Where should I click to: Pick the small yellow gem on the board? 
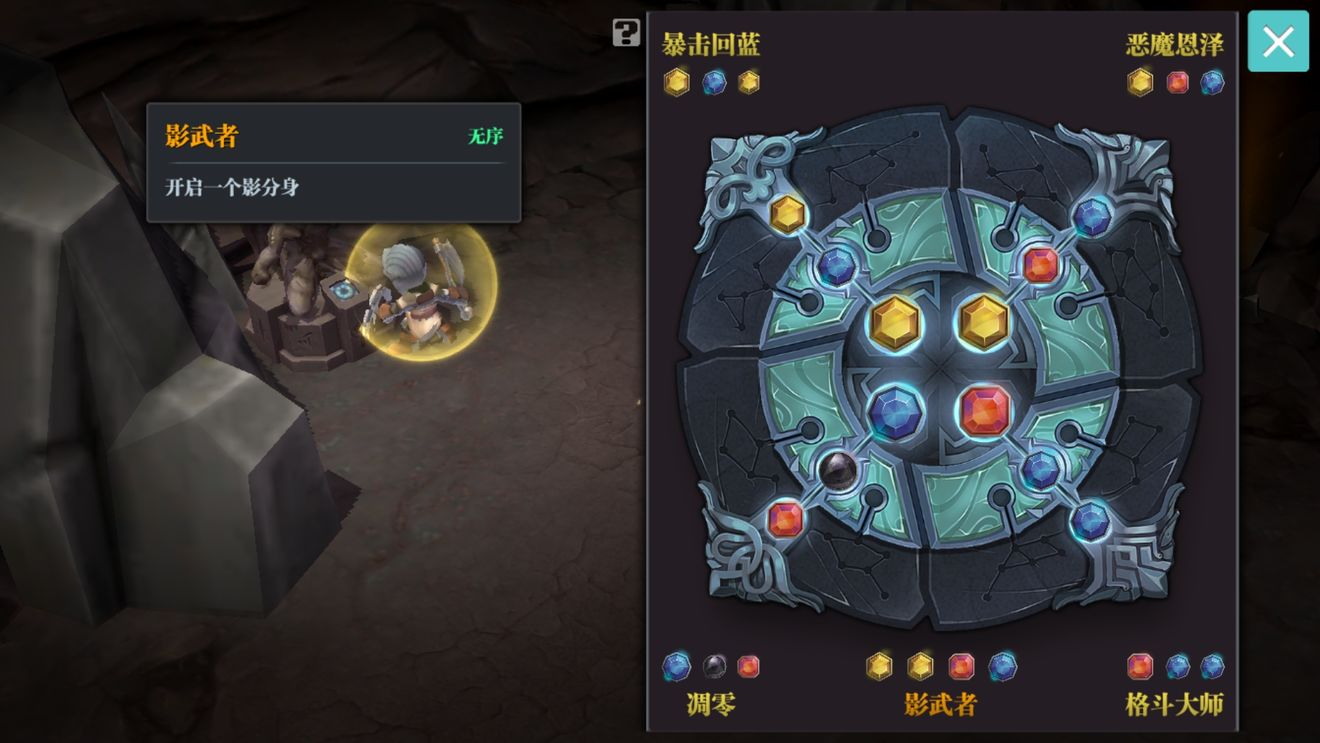tap(788, 214)
